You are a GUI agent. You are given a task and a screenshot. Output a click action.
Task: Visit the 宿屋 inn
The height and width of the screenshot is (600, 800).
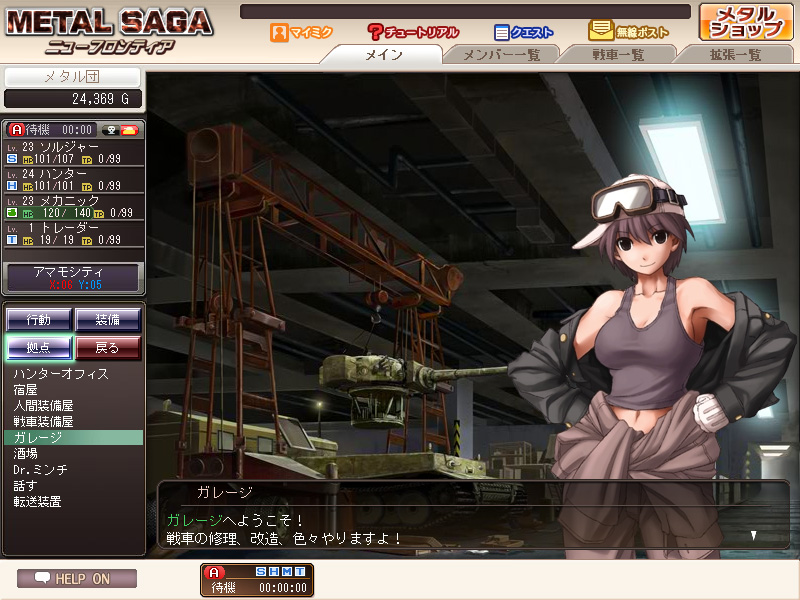[x=26, y=390]
